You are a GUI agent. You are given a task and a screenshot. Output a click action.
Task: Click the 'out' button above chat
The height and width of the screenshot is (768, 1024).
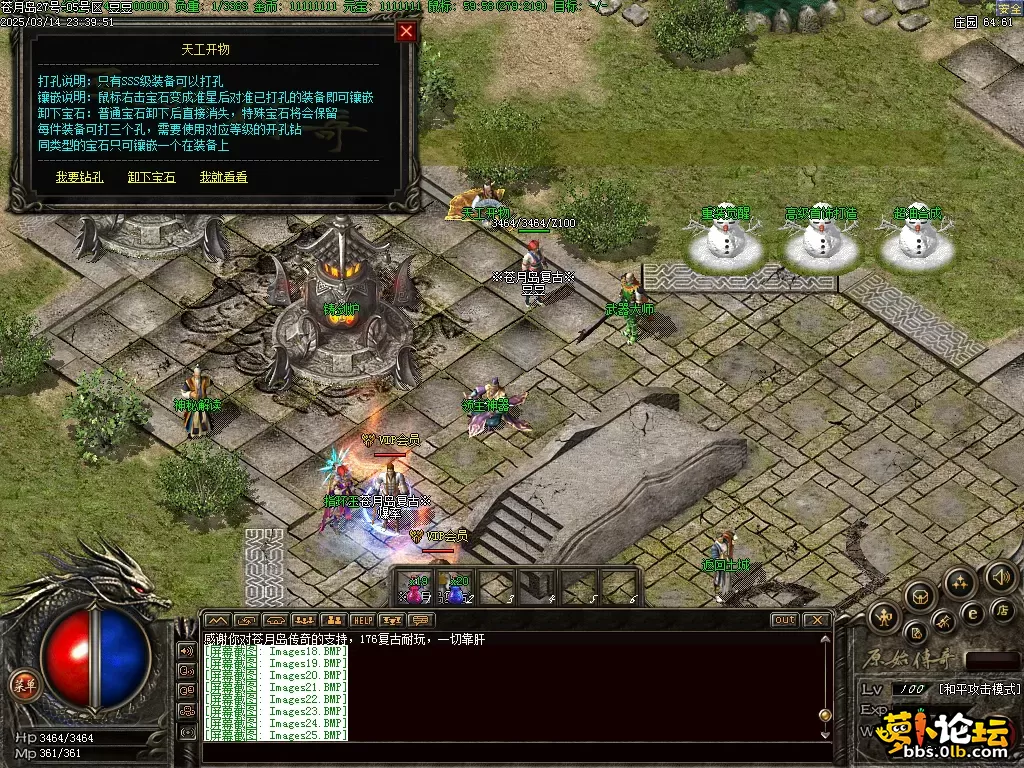coord(784,620)
